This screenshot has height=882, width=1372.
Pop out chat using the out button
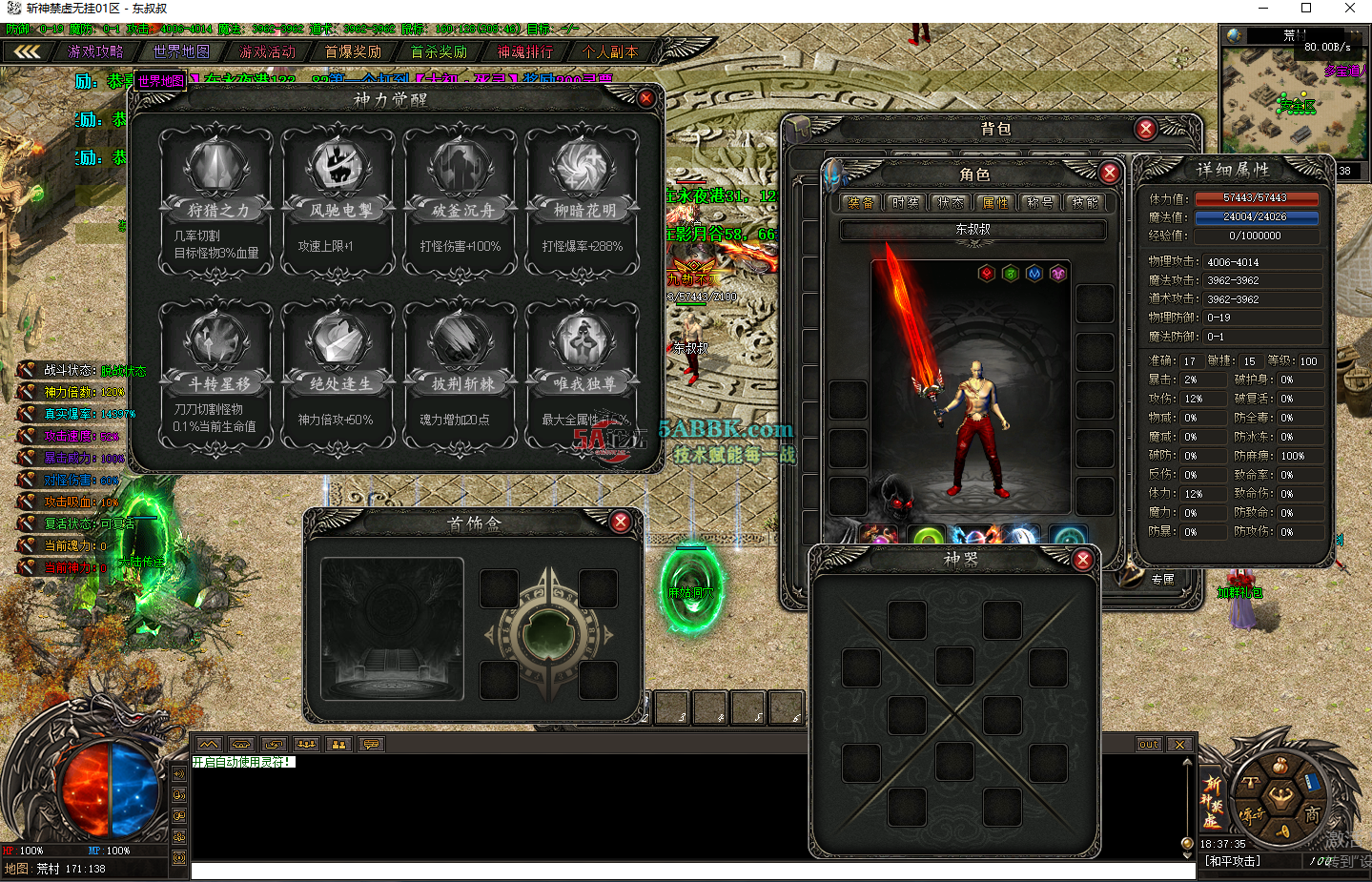pyautogui.click(x=1148, y=744)
